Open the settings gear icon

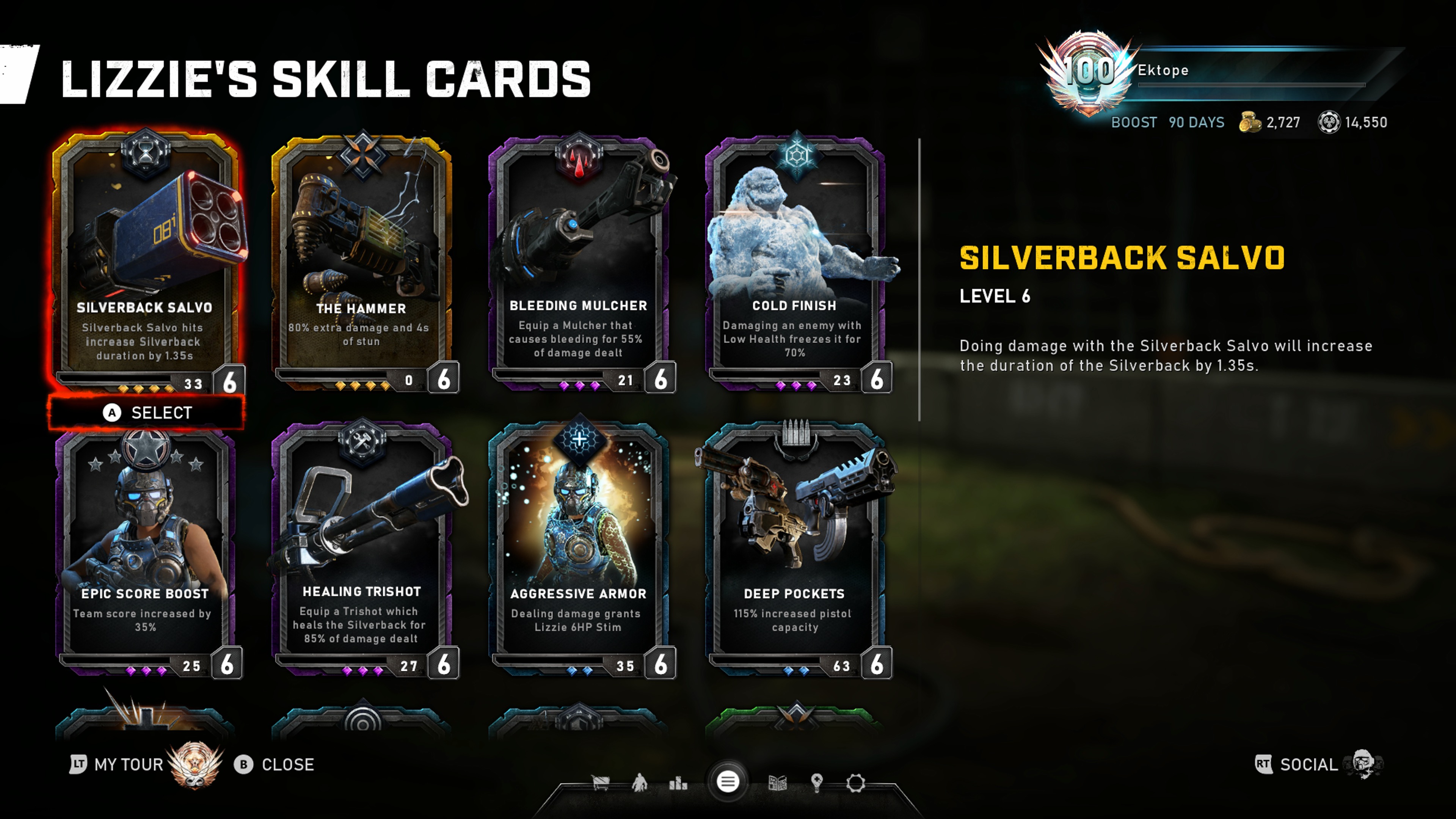[856, 783]
